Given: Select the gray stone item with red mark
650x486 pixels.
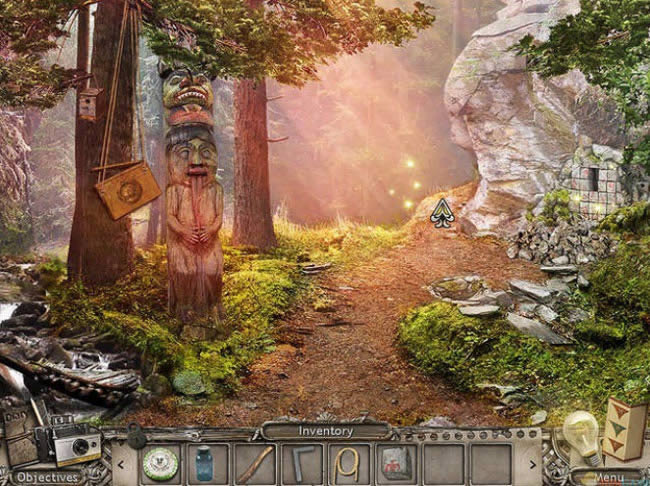Looking at the screenshot, I should 395,463.
